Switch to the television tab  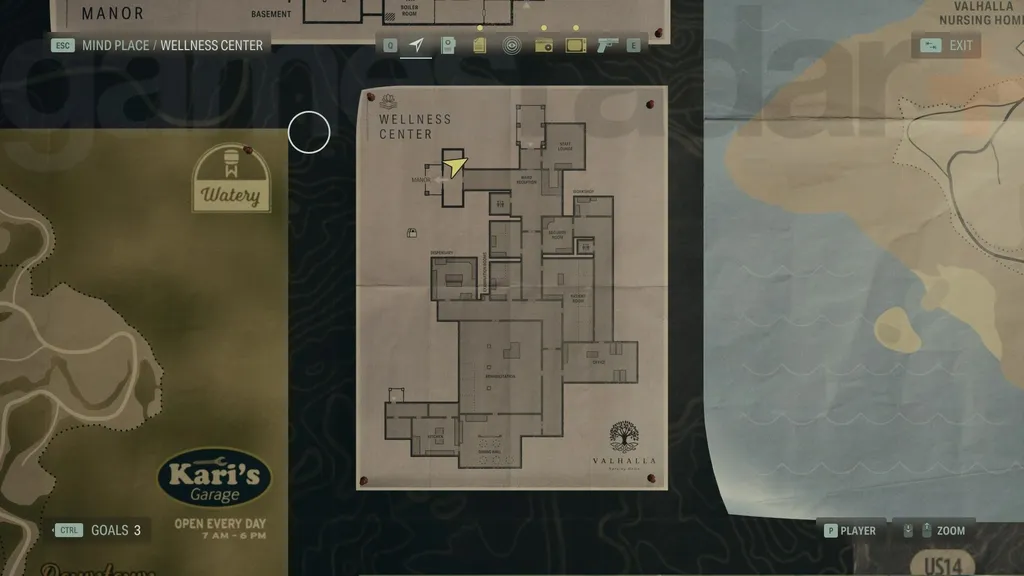click(x=576, y=45)
